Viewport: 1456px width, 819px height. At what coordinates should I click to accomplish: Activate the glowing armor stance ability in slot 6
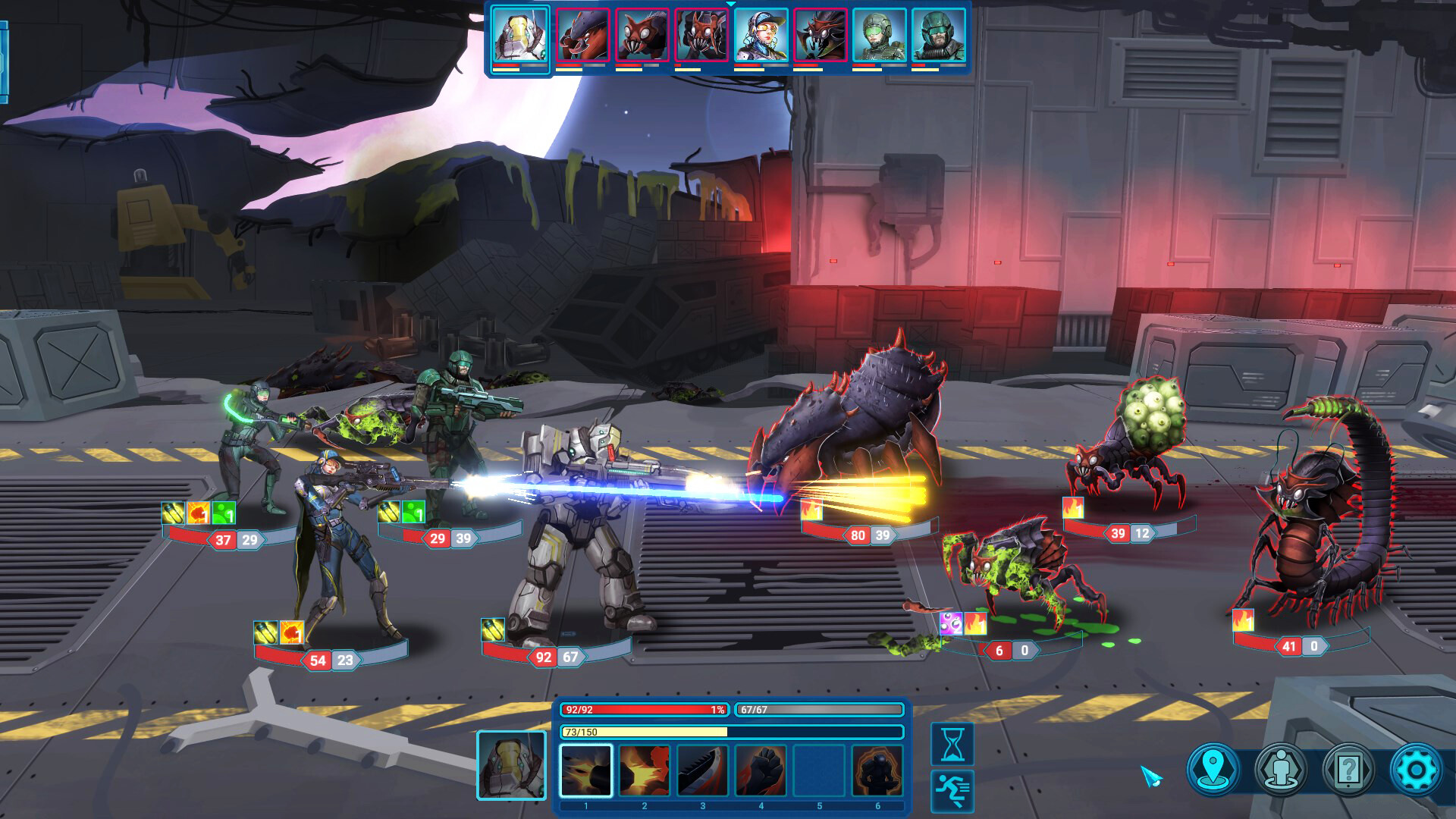[x=877, y=770]
